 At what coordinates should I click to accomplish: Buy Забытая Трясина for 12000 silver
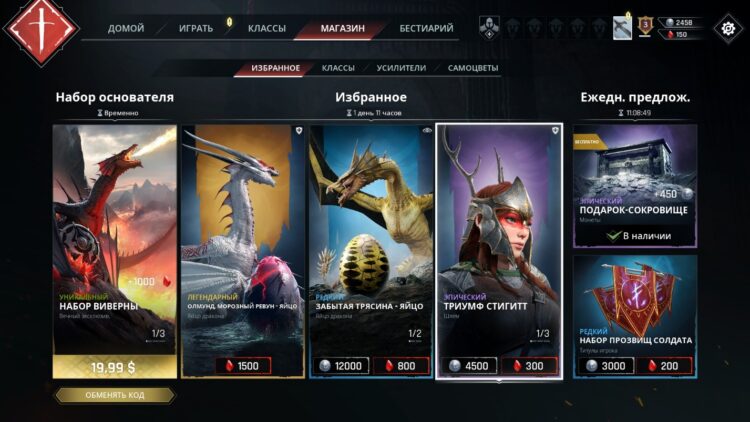(x=340, y=366)
